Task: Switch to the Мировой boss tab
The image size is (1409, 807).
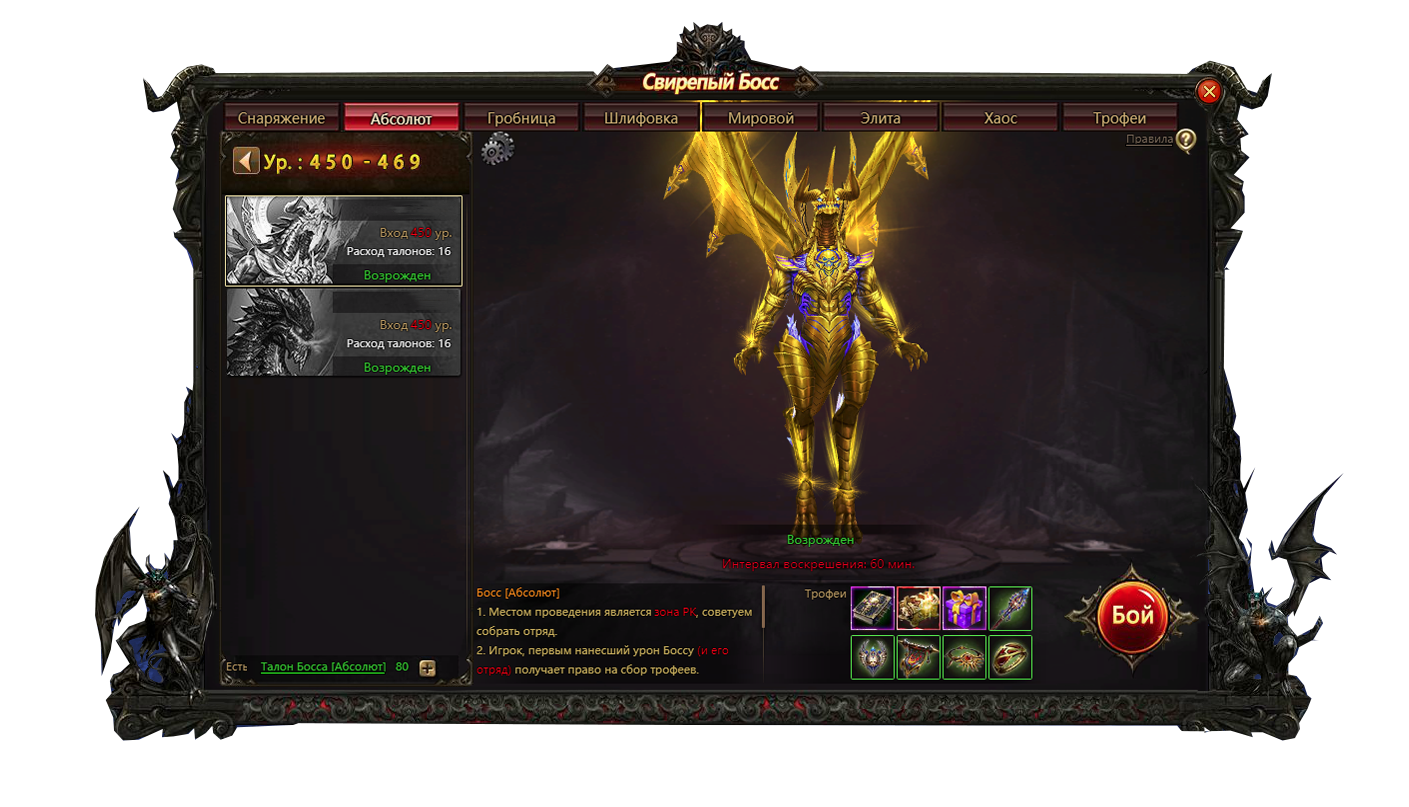Action: [761, 118]
